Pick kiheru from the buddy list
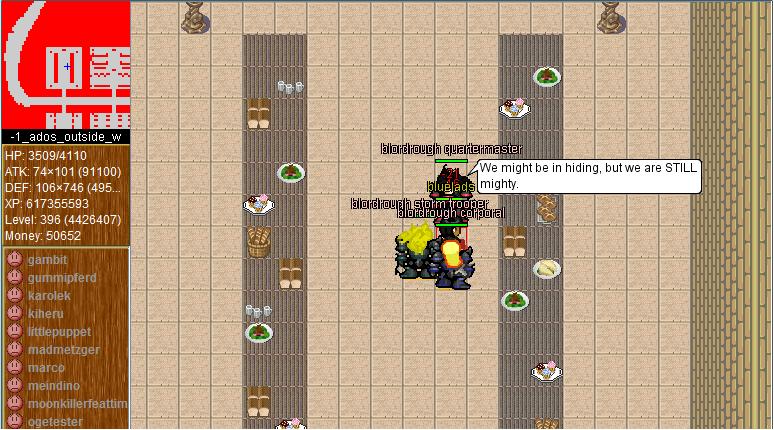The height and width of the screenshot is (430, 774). coord(45,314)
